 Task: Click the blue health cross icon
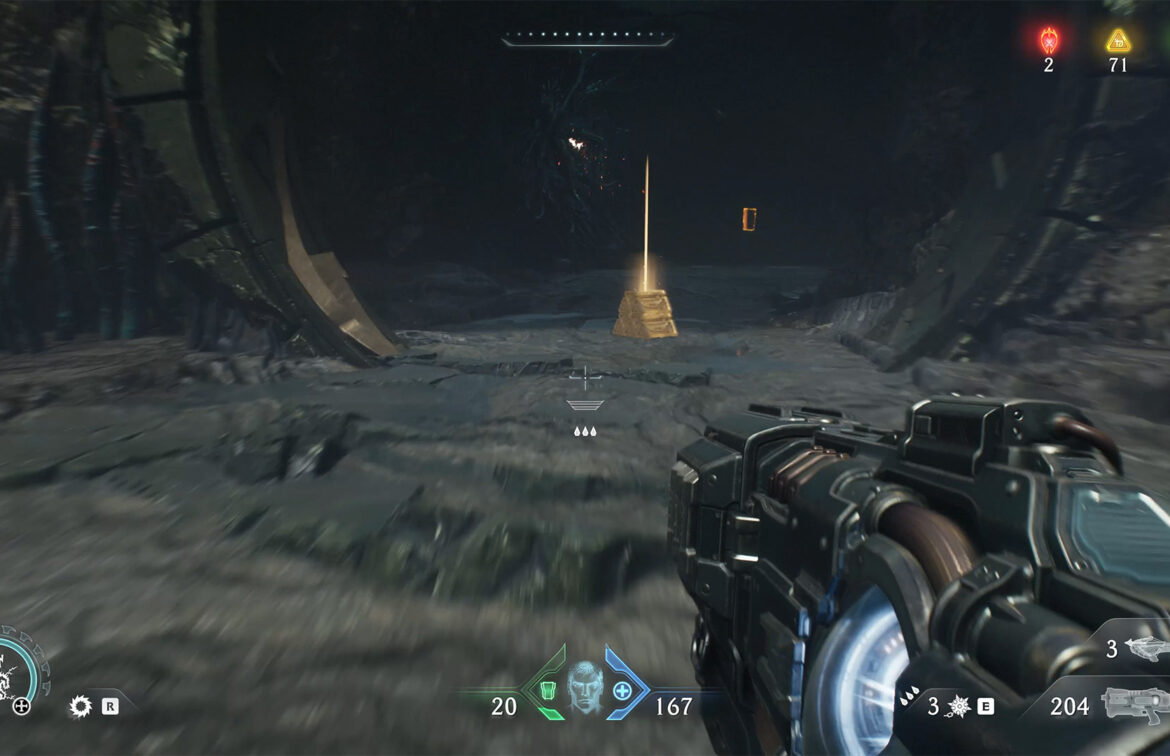(x=622, y=689)
